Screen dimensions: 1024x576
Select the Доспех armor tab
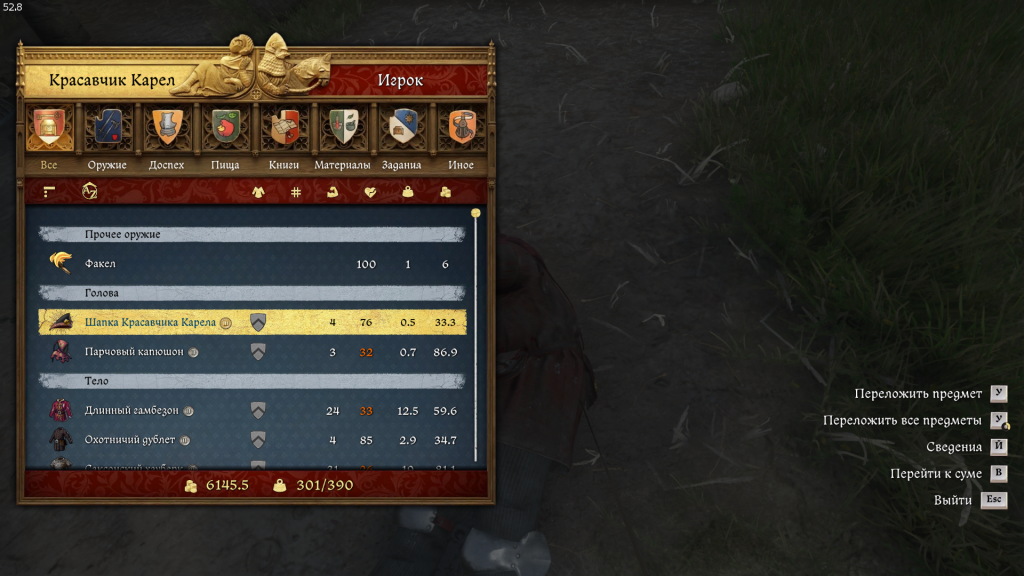[166, 129]
